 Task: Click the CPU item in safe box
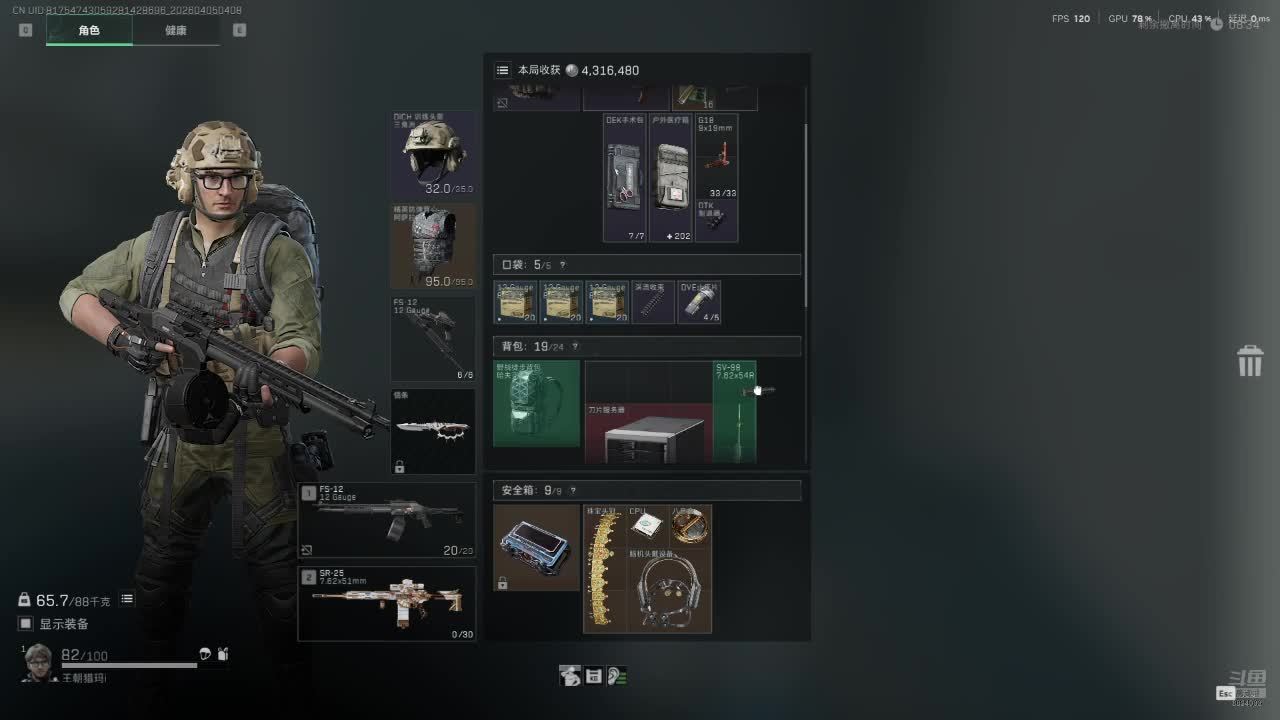pos(647,525)
